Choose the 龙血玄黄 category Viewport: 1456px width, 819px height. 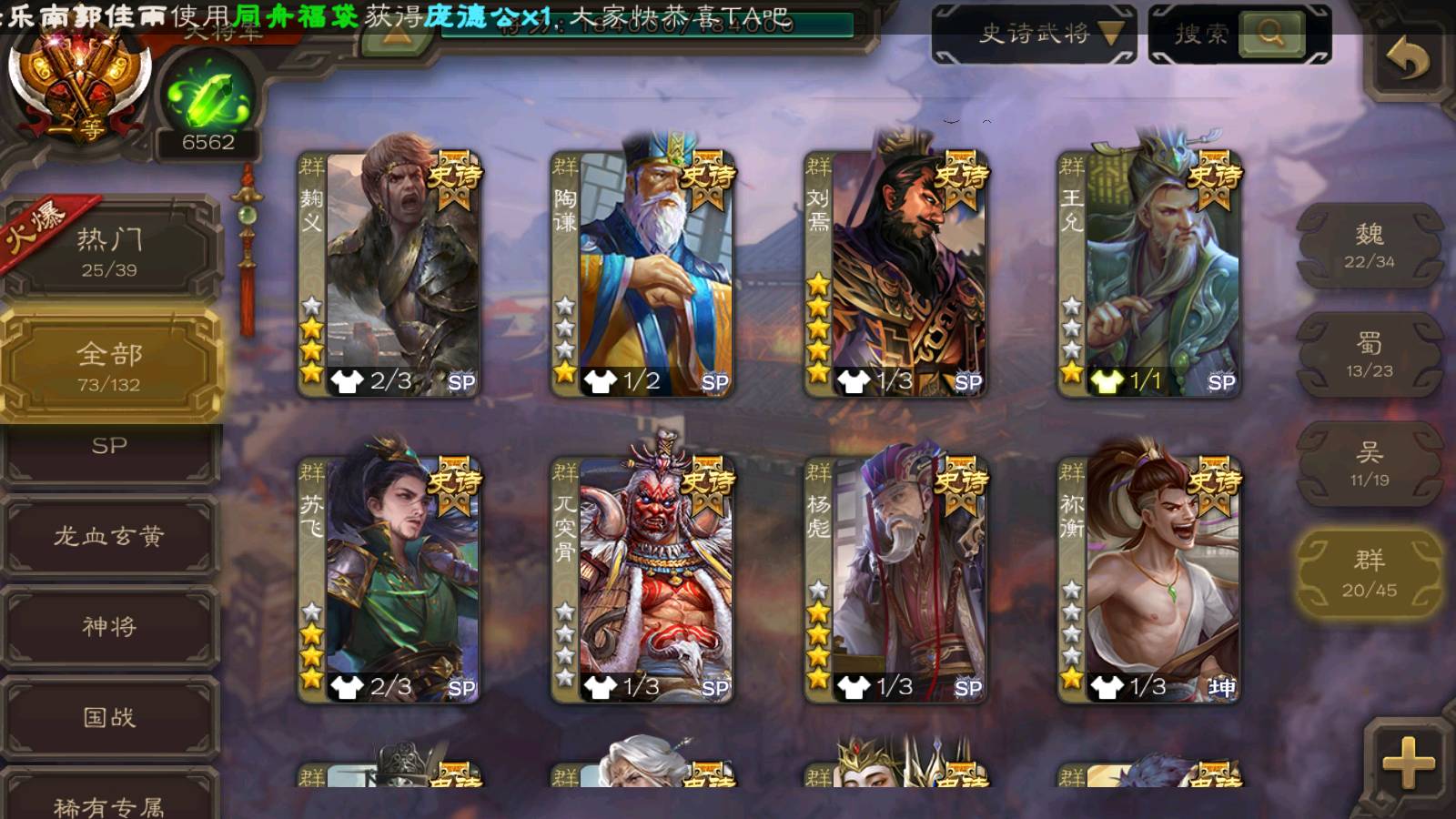point(109,537)
